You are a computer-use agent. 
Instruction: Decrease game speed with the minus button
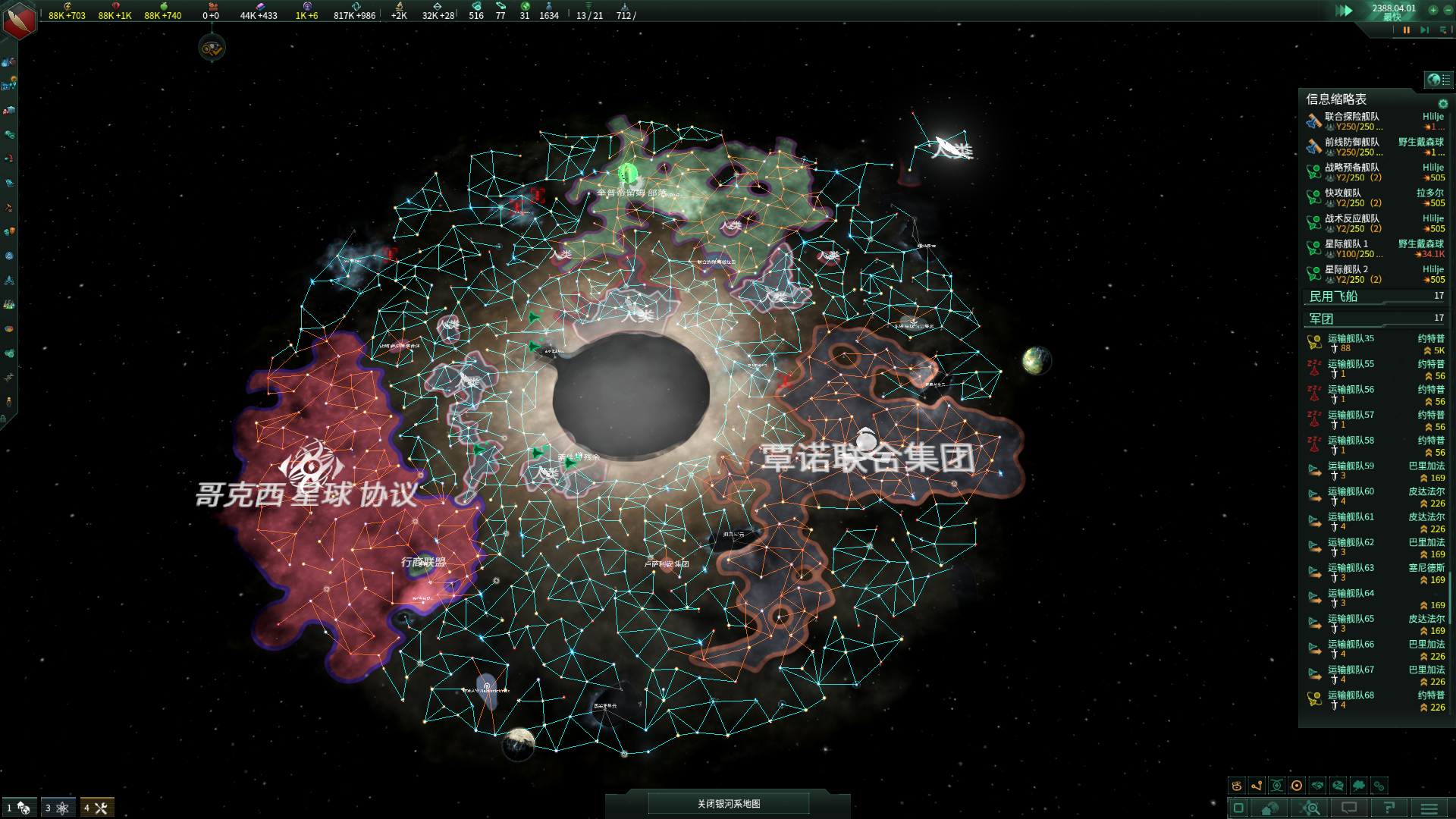[x=1448, y=10]
